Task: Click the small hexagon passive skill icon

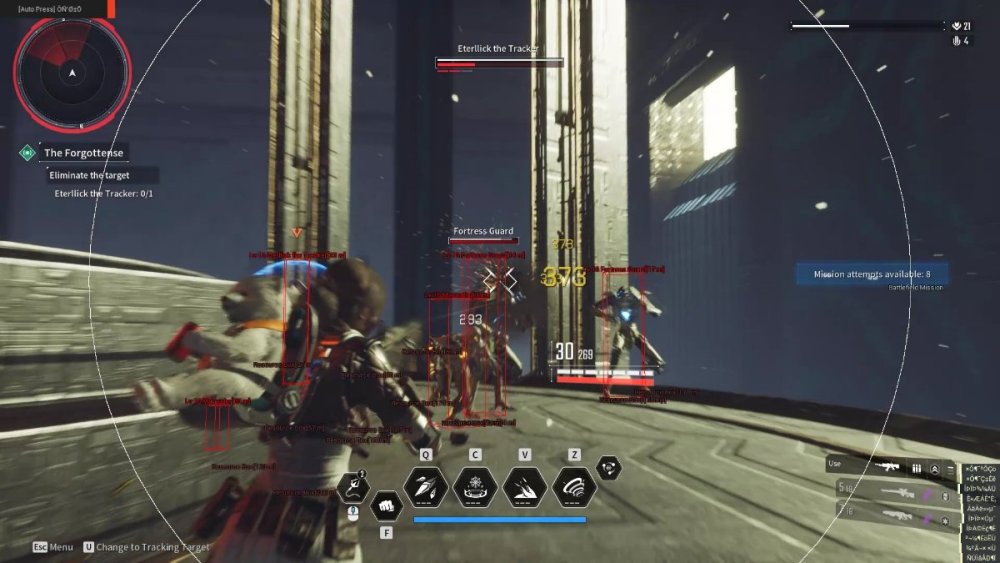Action: pyautogui.click(x=608, y=467)
